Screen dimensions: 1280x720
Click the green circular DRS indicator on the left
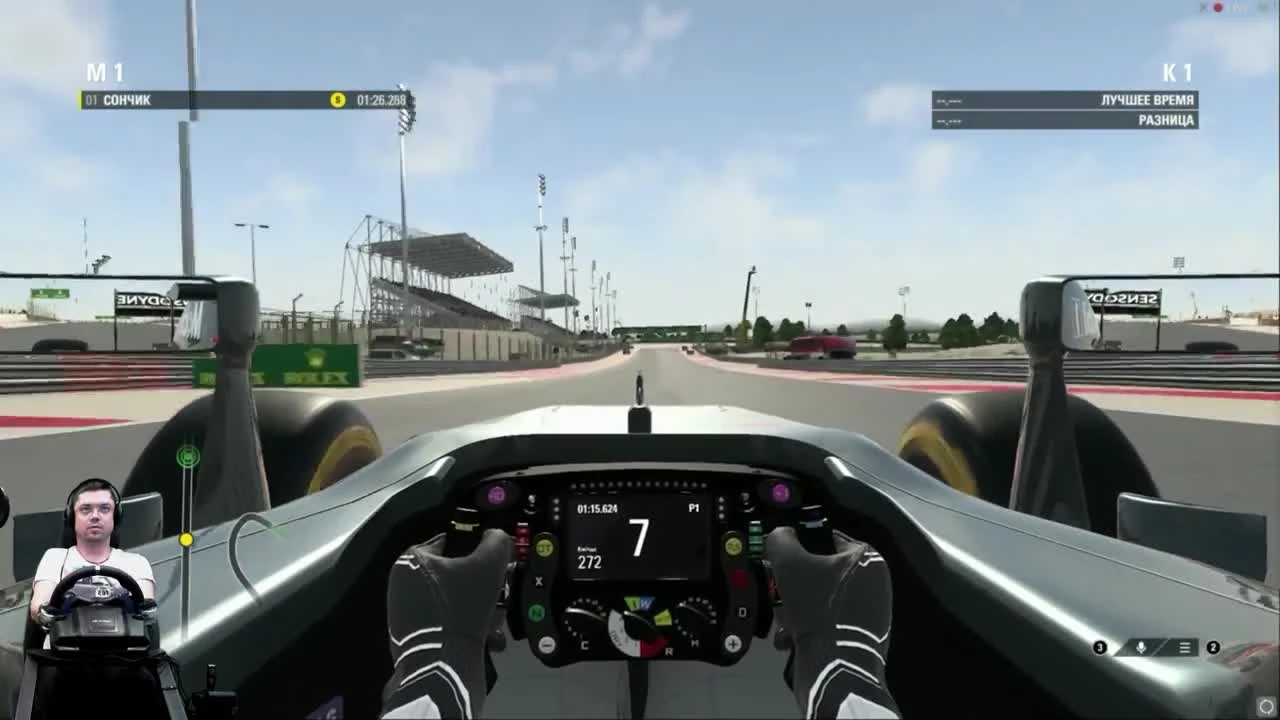[x=188, y=456]
